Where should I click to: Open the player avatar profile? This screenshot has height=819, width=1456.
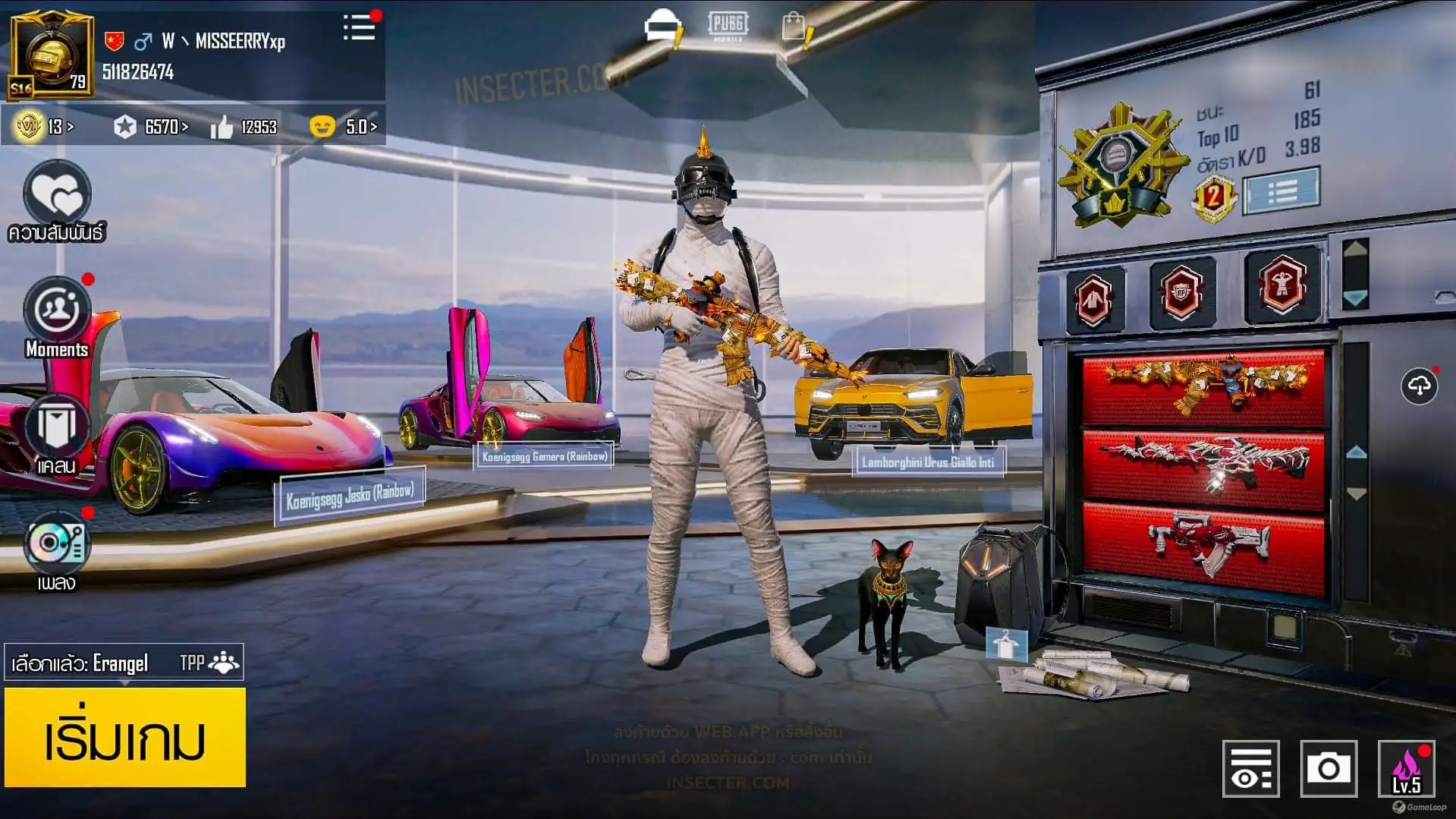coord(51,55)
